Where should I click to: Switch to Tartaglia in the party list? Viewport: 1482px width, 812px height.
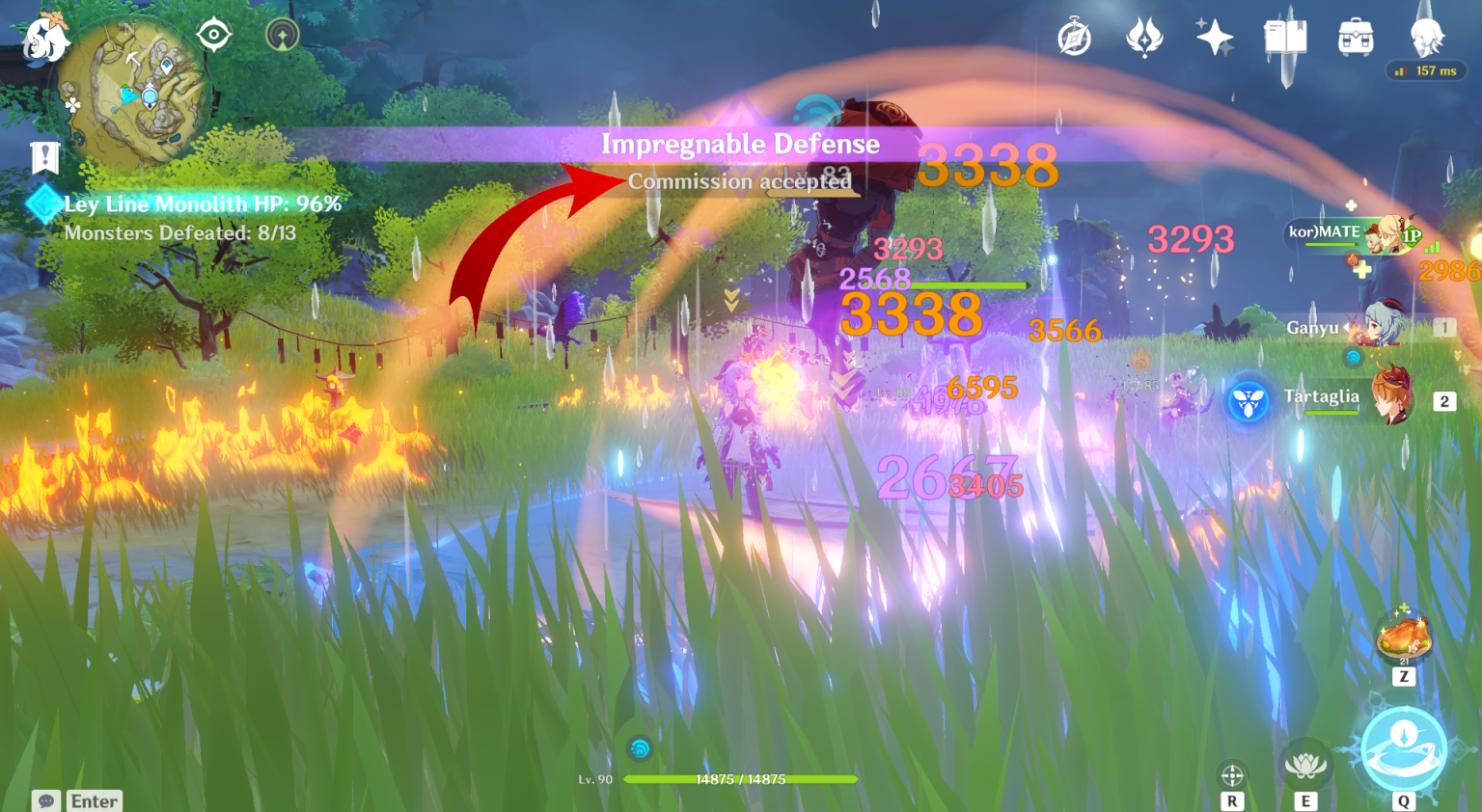click(1389, 396)
